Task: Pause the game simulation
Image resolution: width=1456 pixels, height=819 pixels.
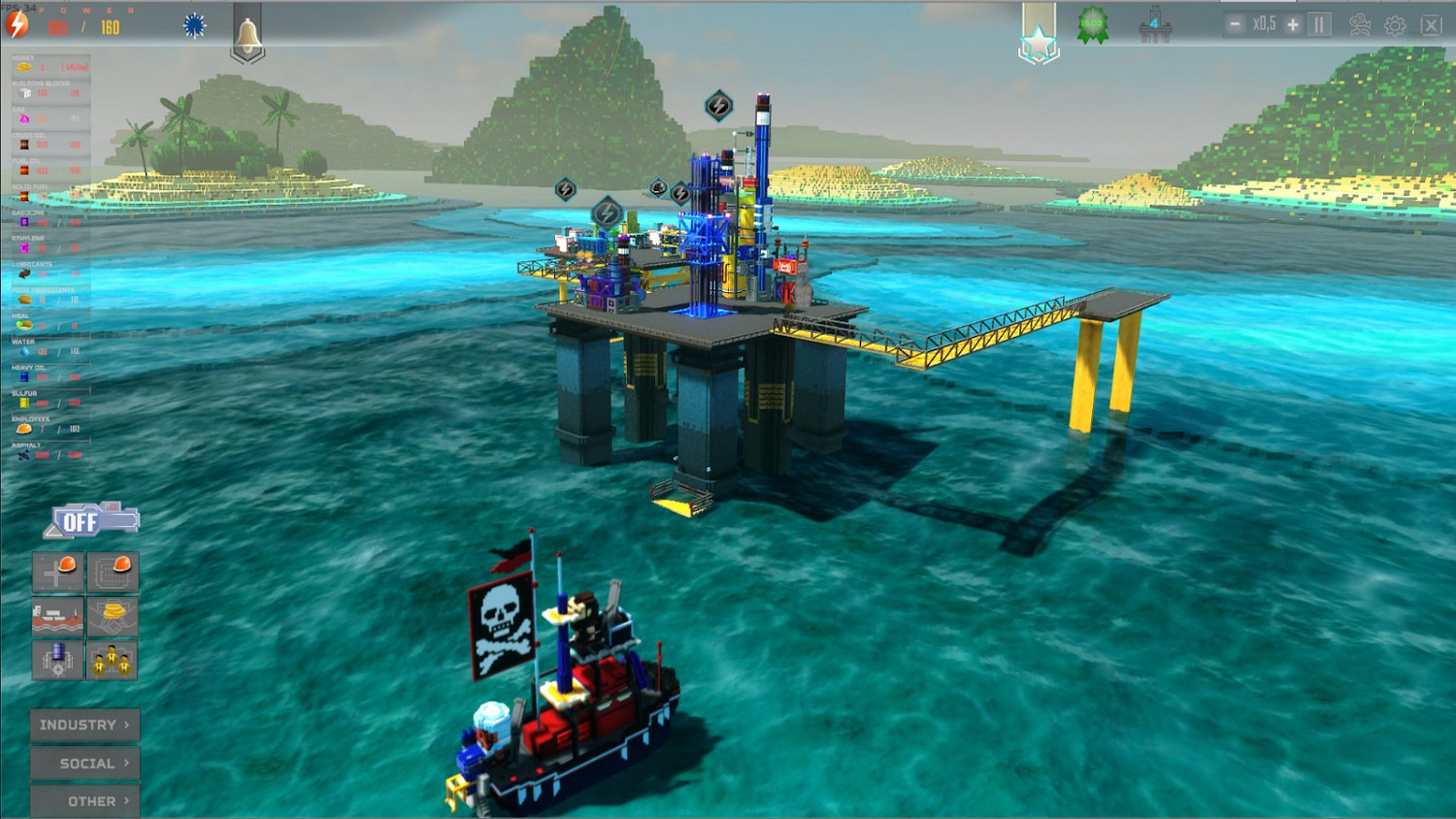Action: coord(1317,24)
